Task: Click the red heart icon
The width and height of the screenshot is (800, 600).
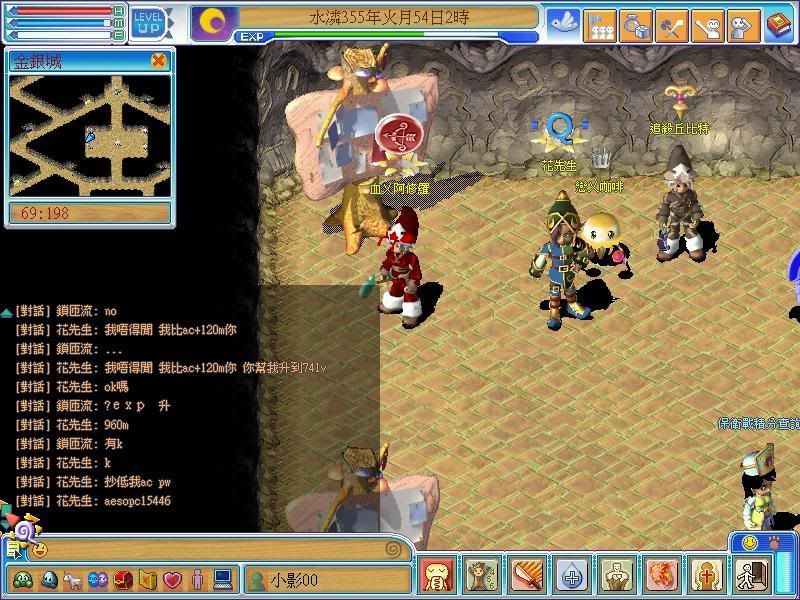Action: [171, 579]
